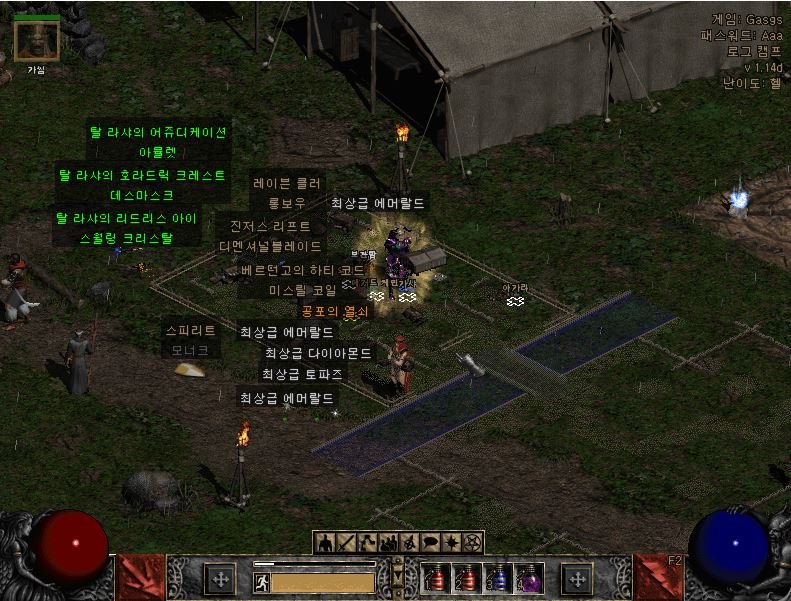Image resolution: width=791 pixels, height=601 pixels.
Task: Open the character screen from the mini panel
Action: [326, 543]
